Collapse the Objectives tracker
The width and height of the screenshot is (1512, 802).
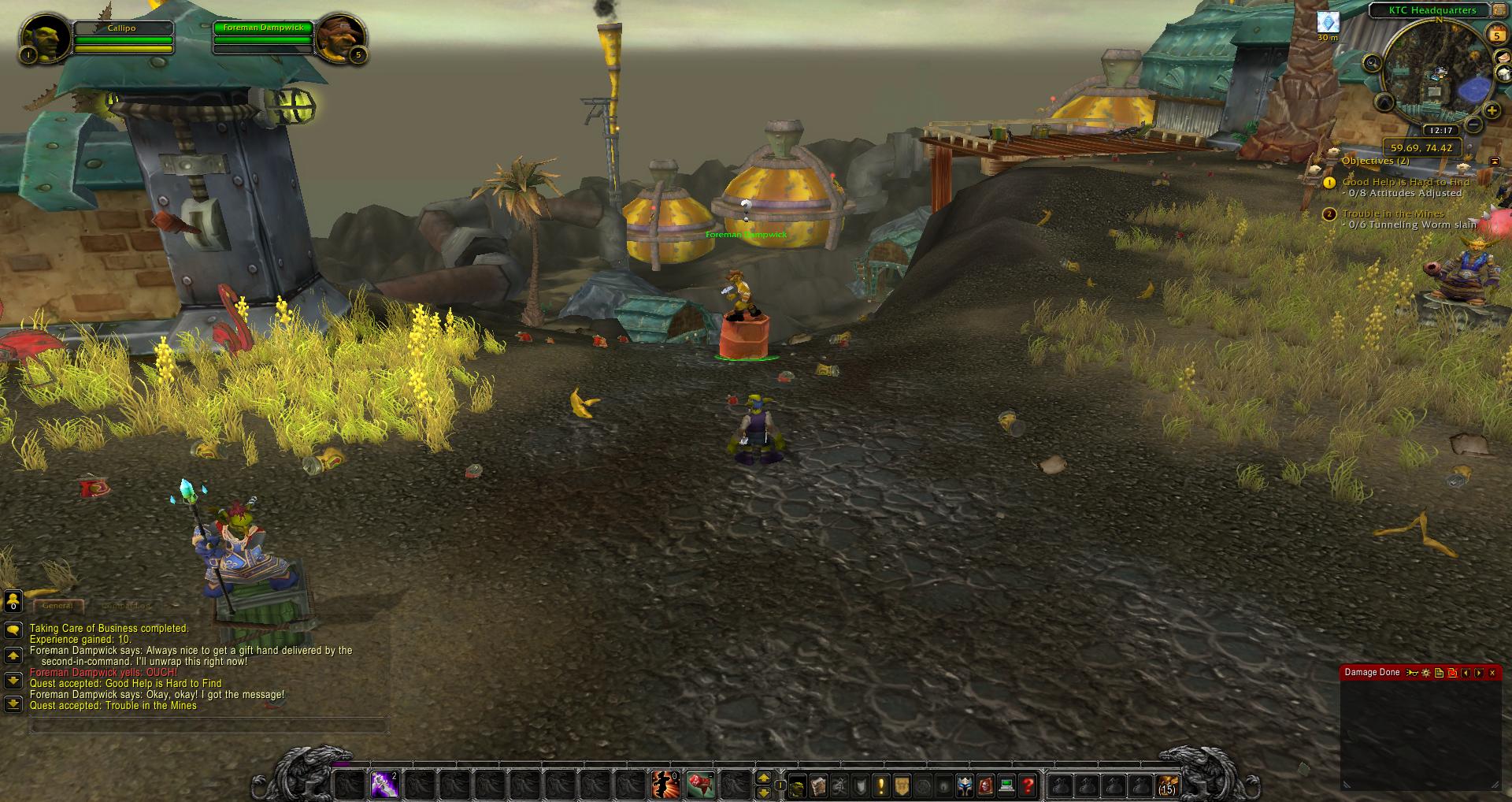[x=1495, y=161]
